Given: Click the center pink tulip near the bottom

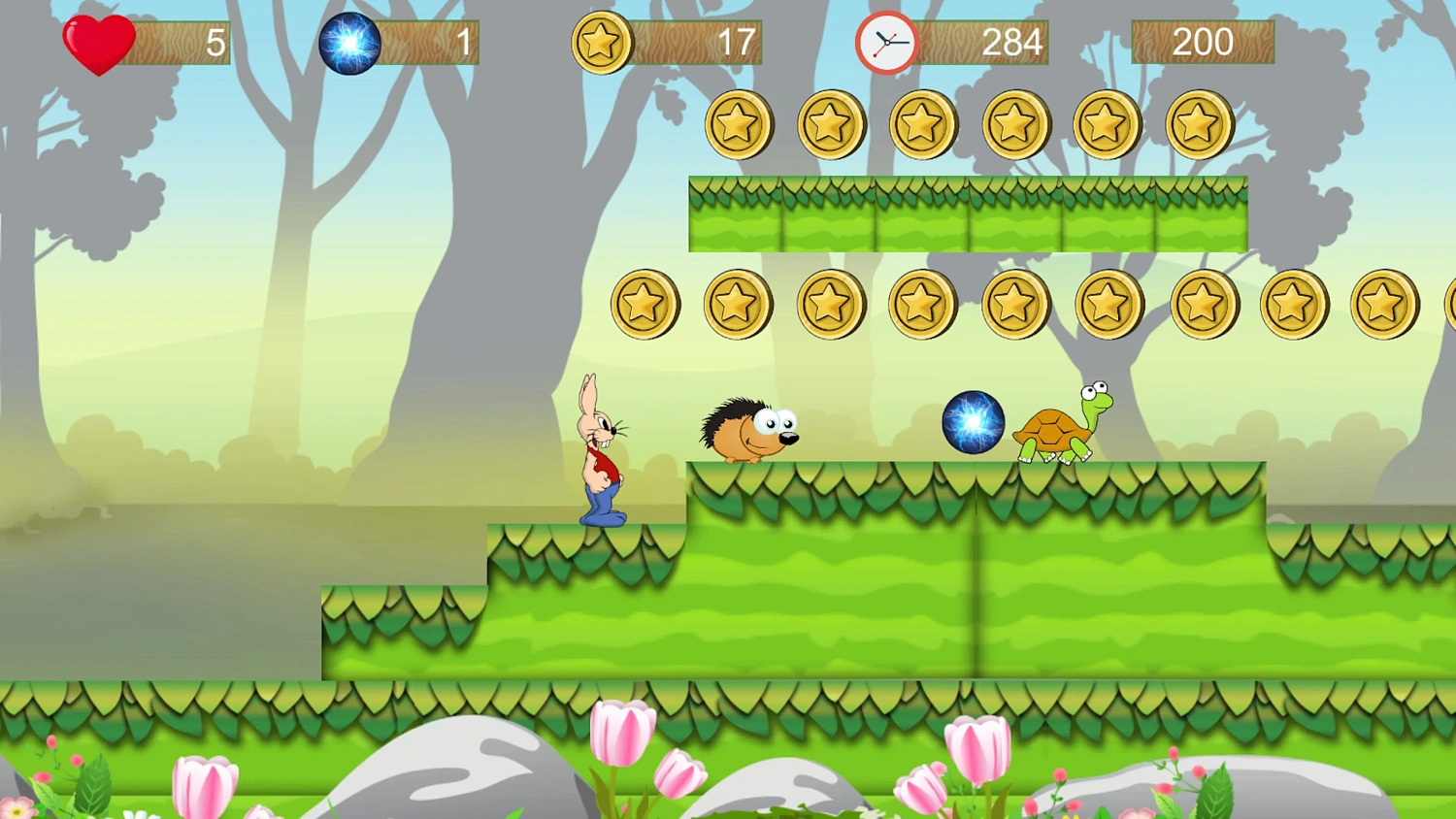Looking at the screenshot, I should coord(622,739).
